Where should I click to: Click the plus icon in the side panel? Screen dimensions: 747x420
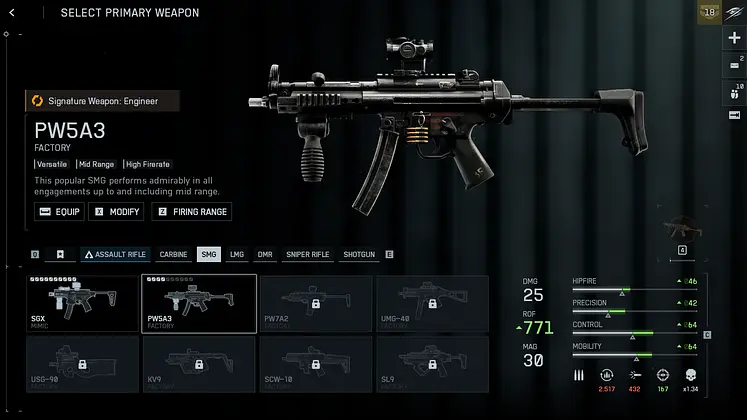point(734,38)
